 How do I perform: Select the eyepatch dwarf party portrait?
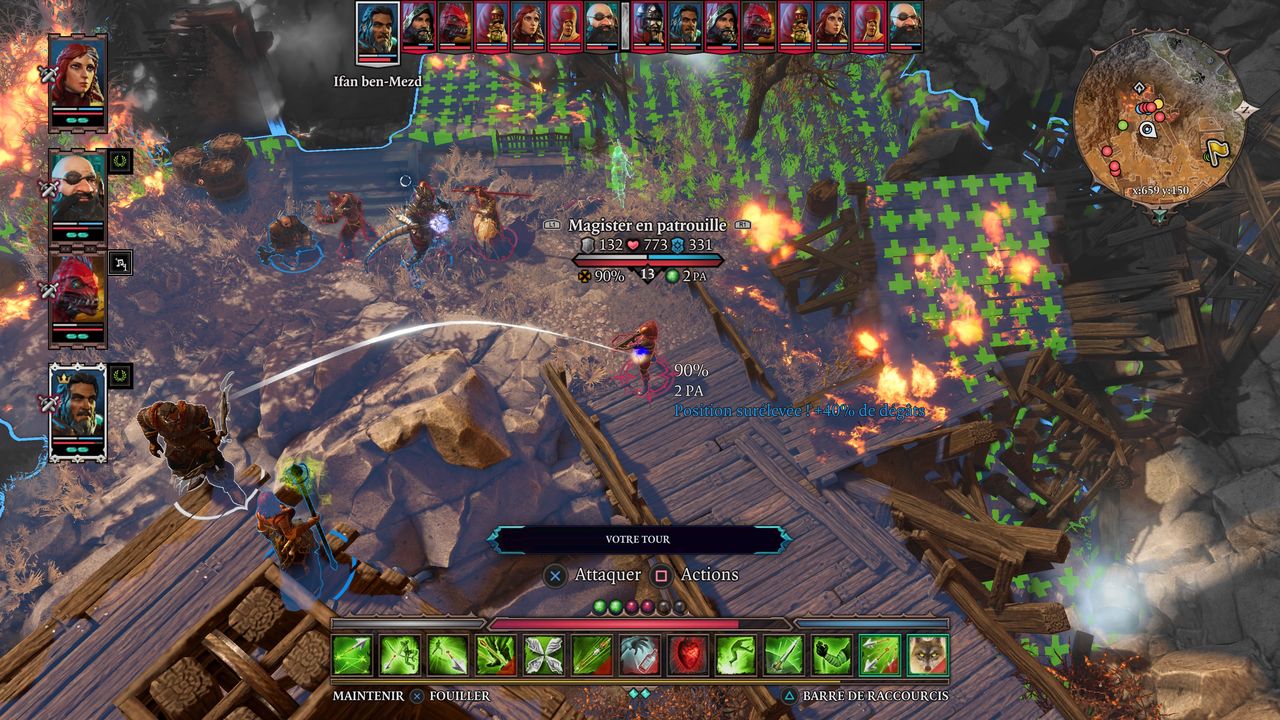point(77,195)
